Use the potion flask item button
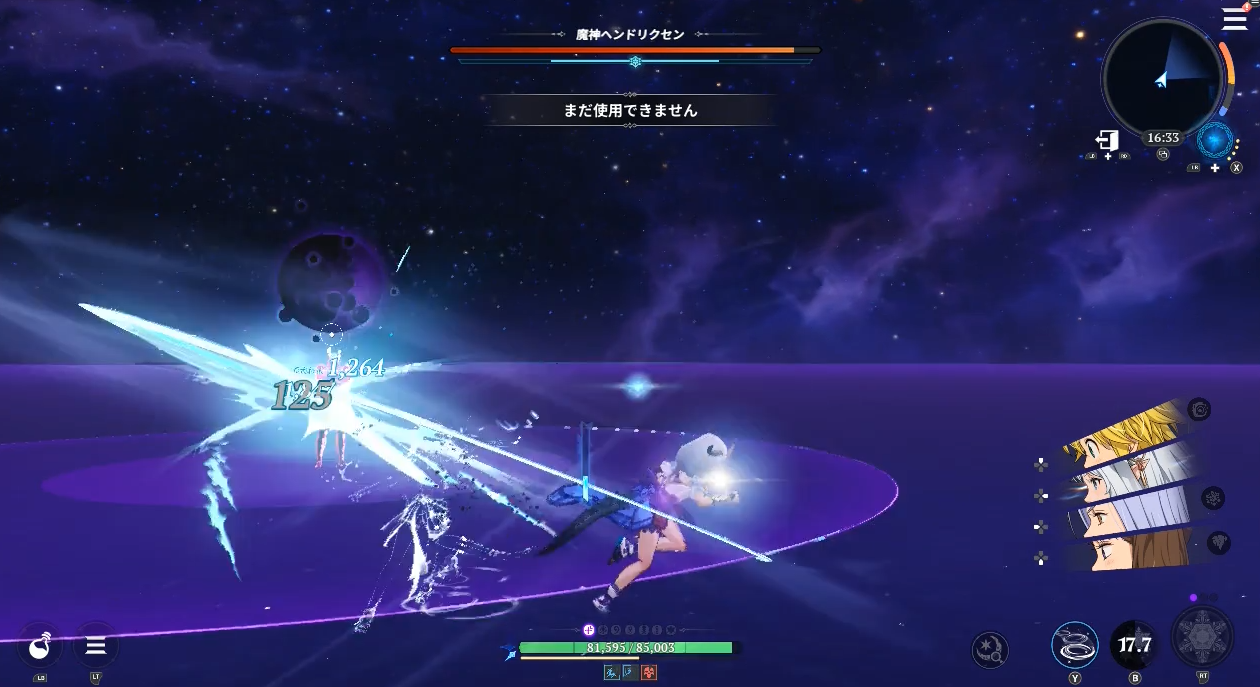The image size is (1260, 687). [x=41, y=646]
